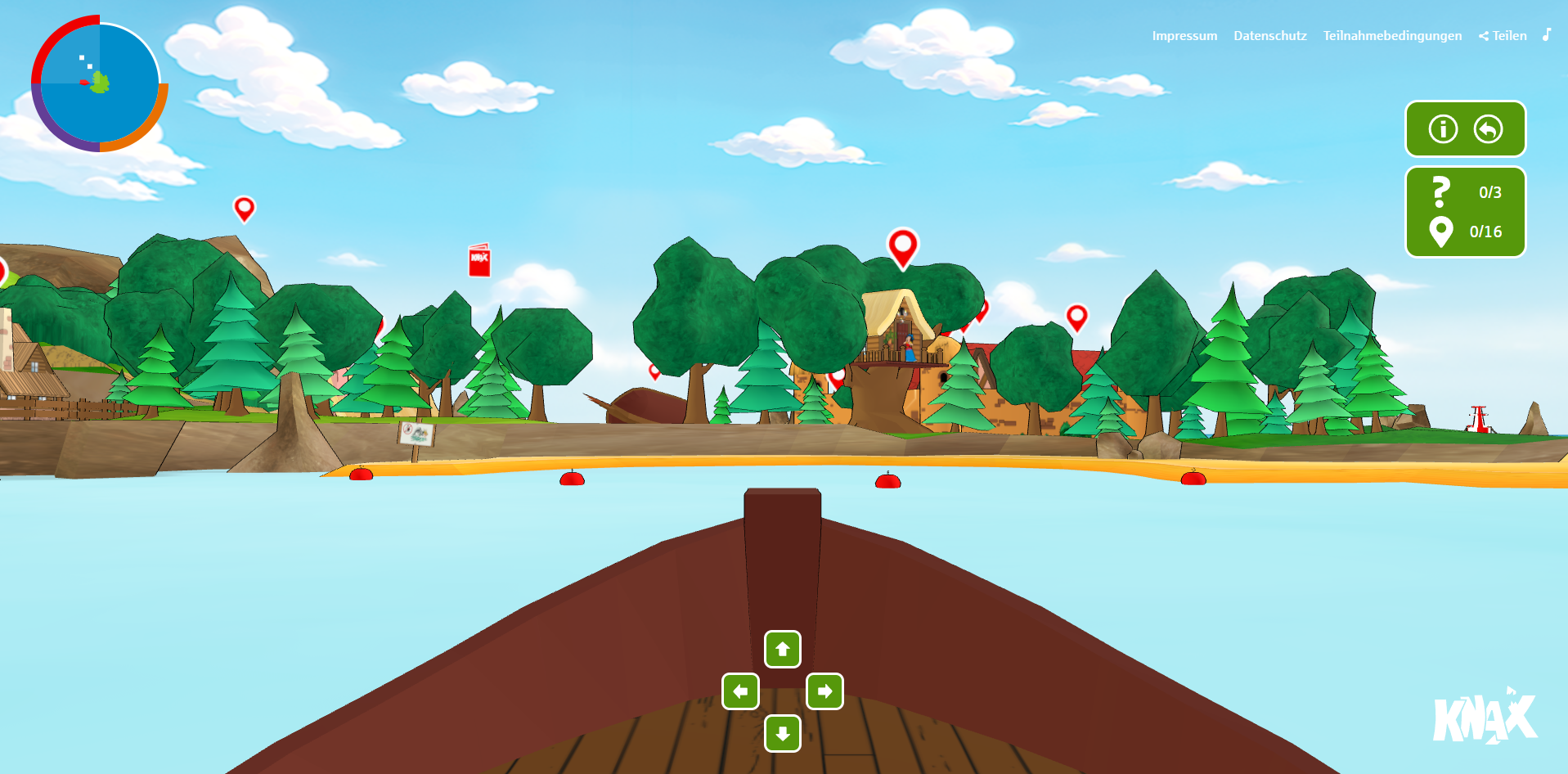Steer forward with the up arrow button
The image size is (1568, 774).
783,650
